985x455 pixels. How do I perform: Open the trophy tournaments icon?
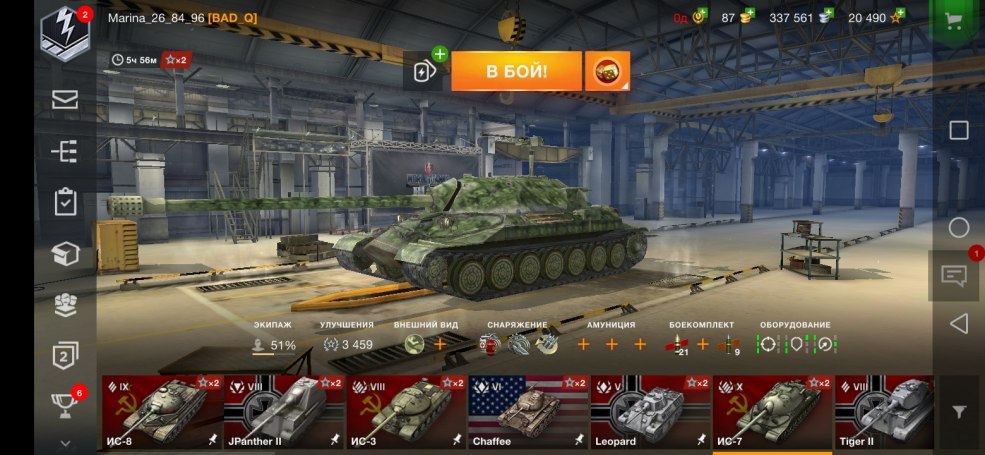point(65,403)
